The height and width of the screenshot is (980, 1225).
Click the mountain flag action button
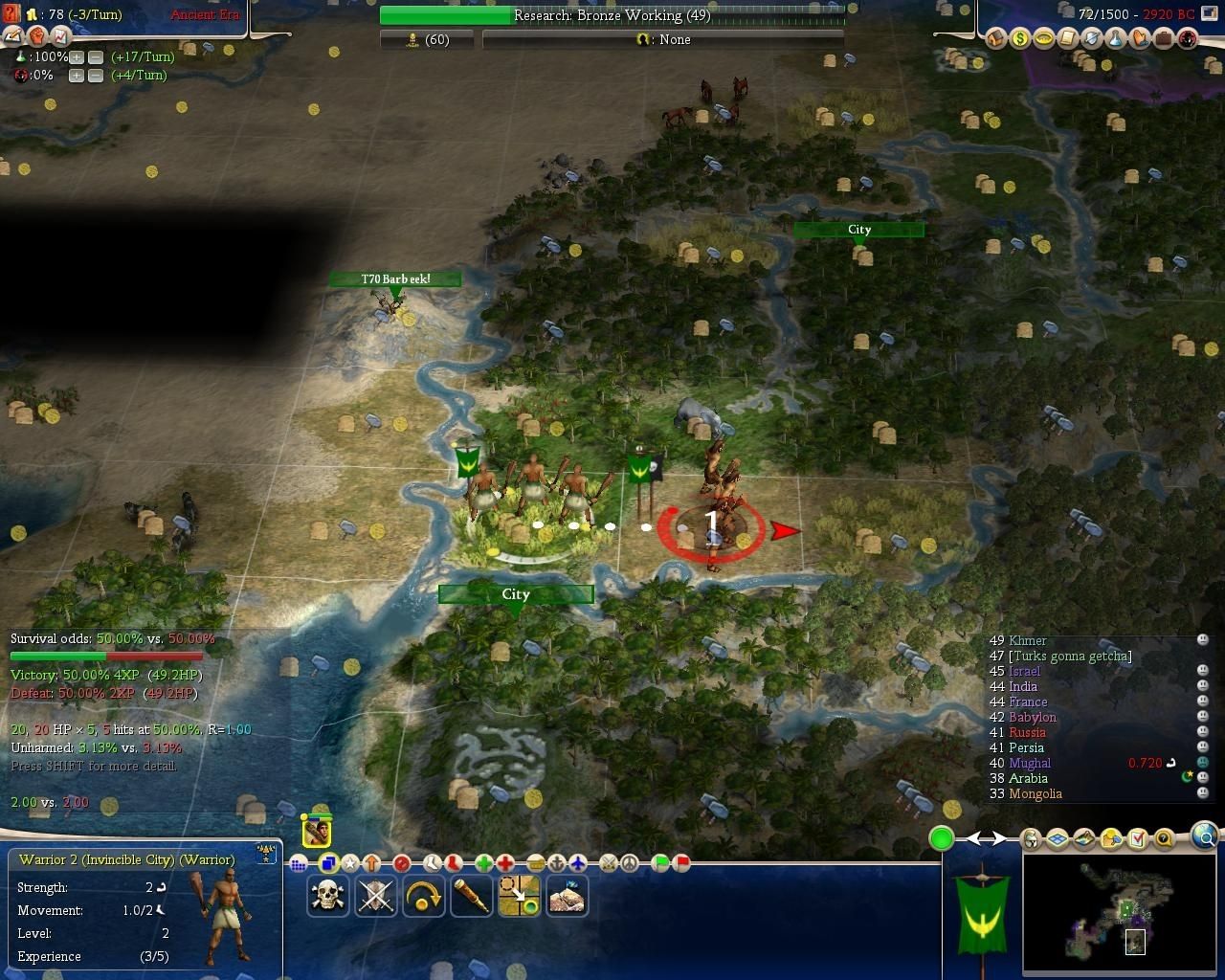tap(567, 896)
